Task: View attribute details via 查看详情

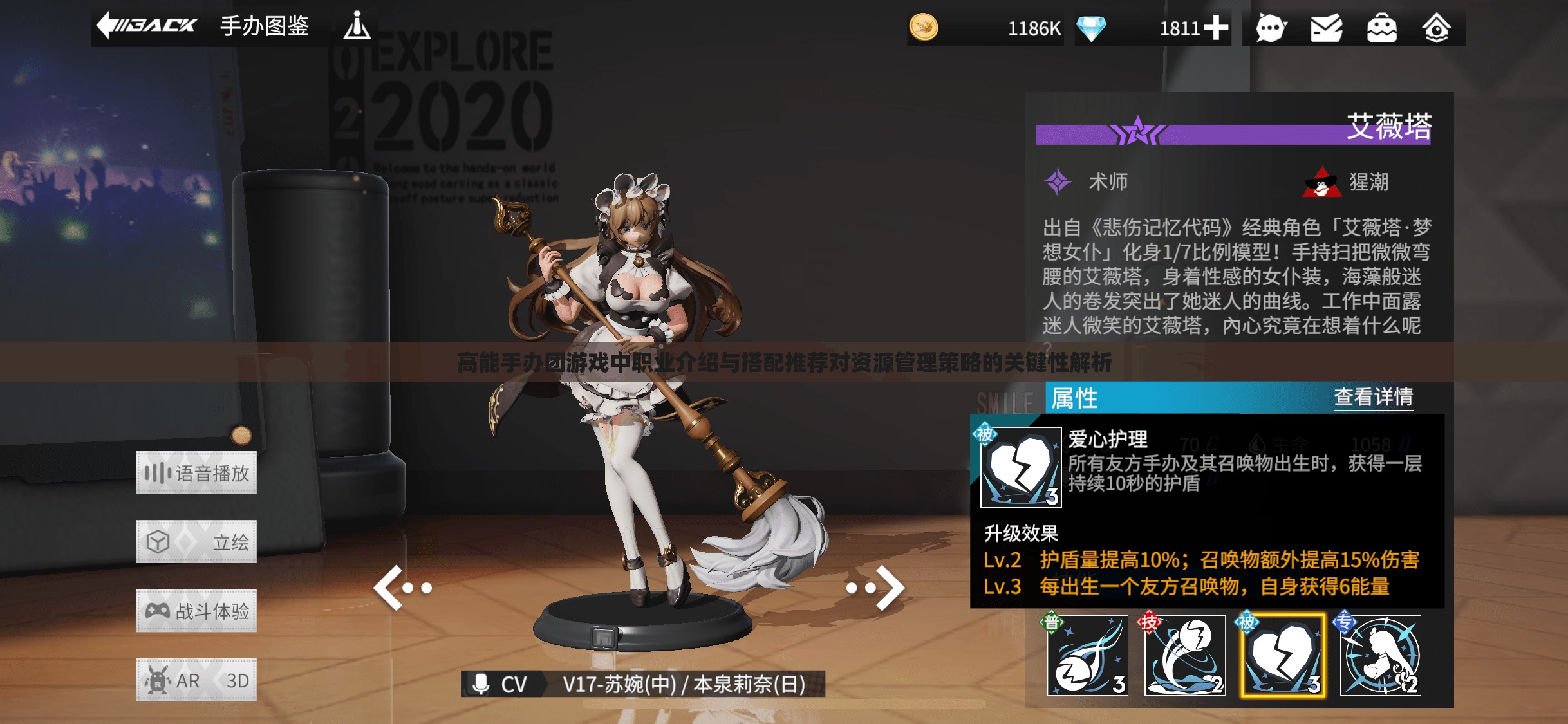Action: [x=1373, y=397]
